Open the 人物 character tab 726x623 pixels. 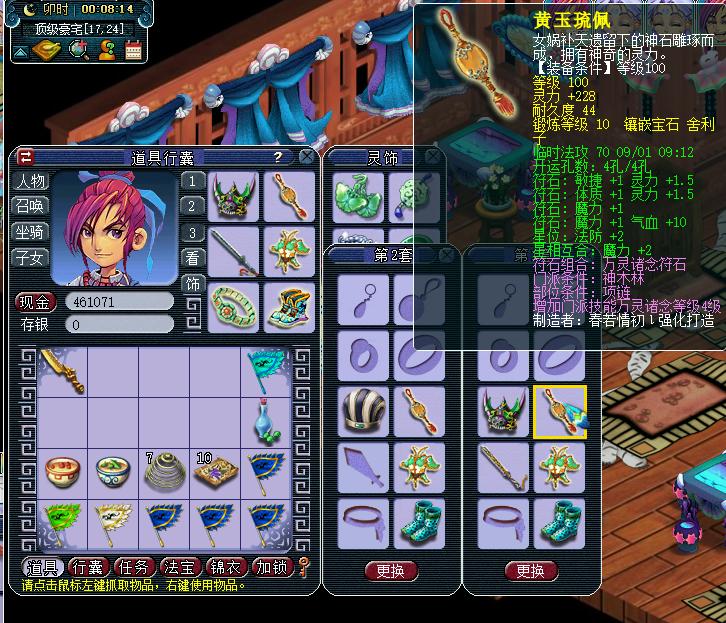30,181
